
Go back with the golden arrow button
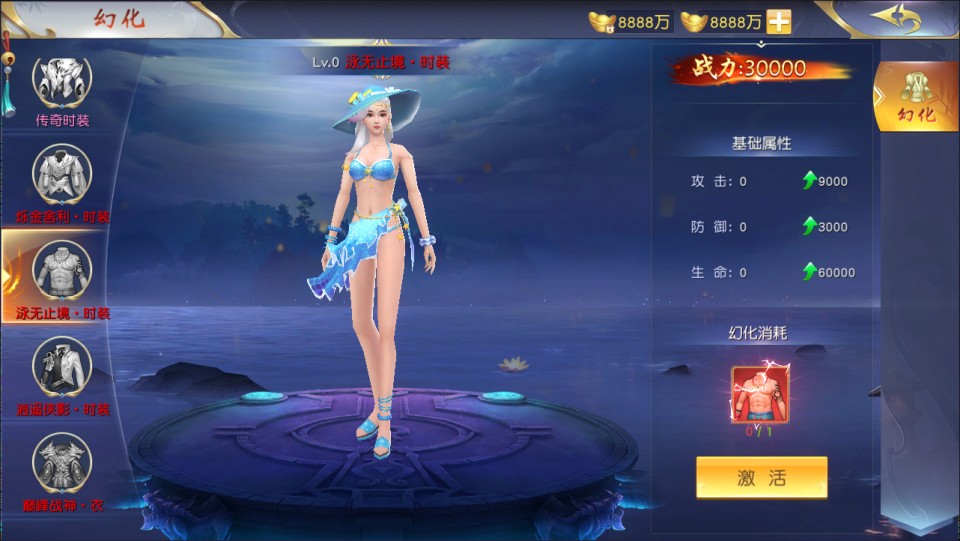click(894, 19)
